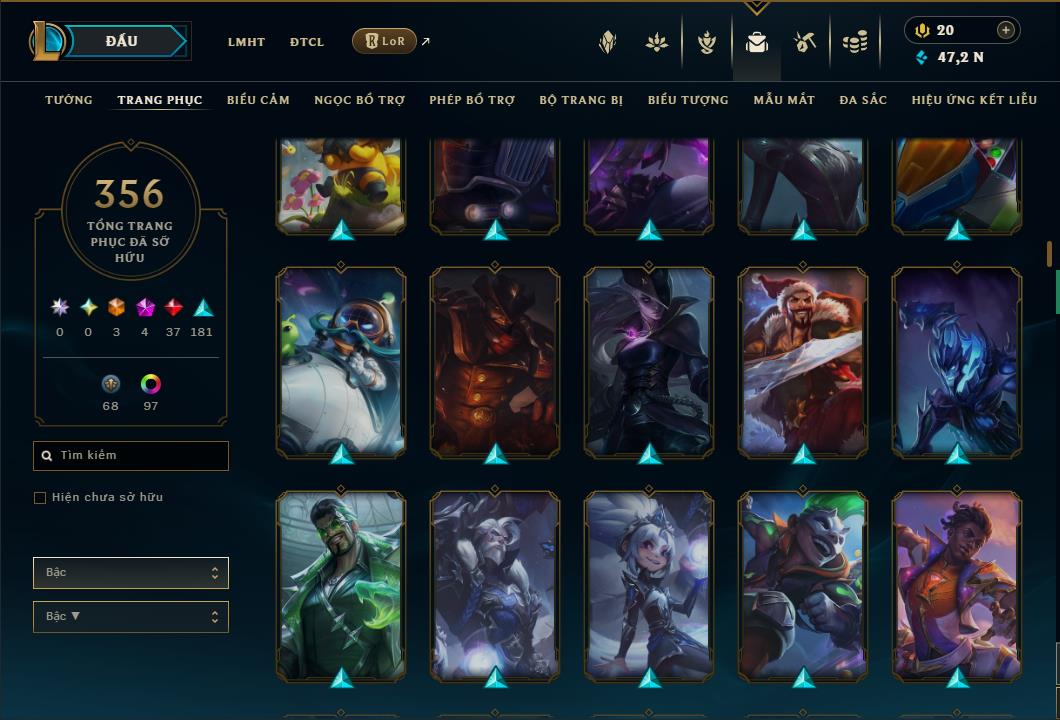Open the upper Bậc dropdown
The width and height of the screenshot is (1060, 720).
130,573
